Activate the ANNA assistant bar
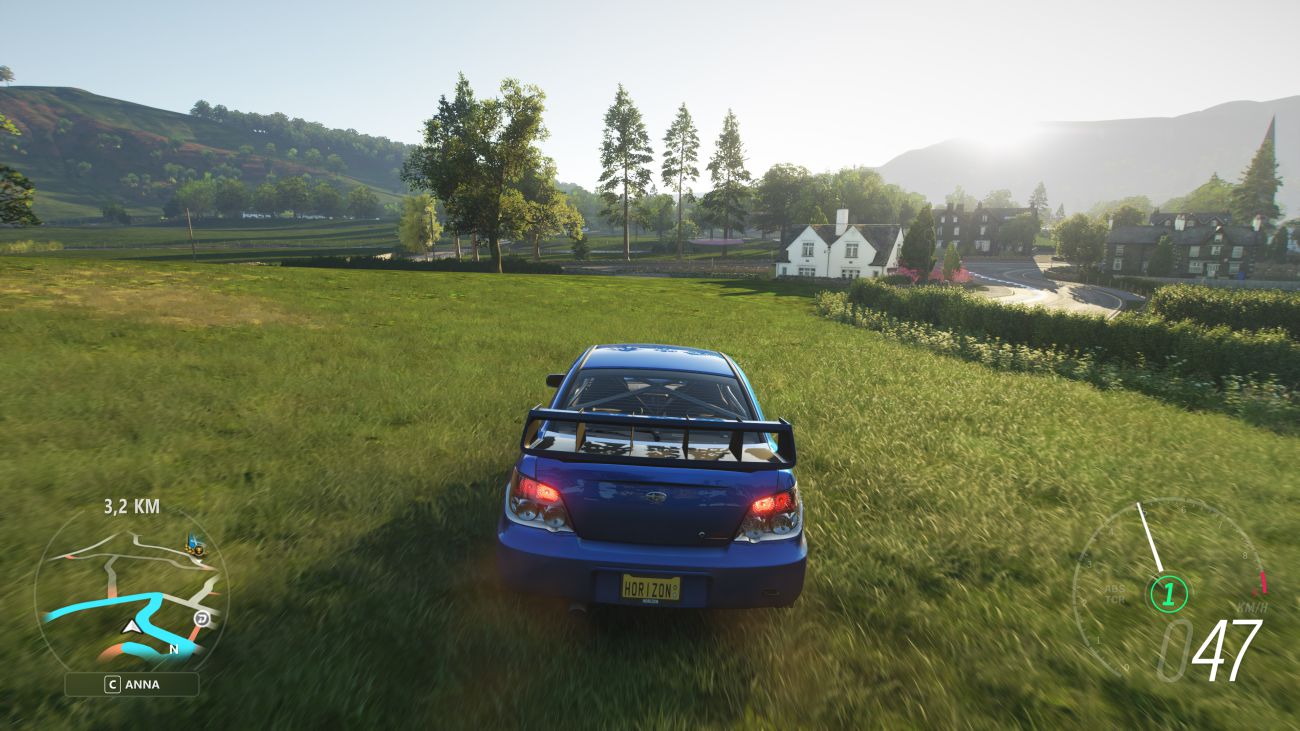This screenshot has width=1300, height=731. coord(131,685)
